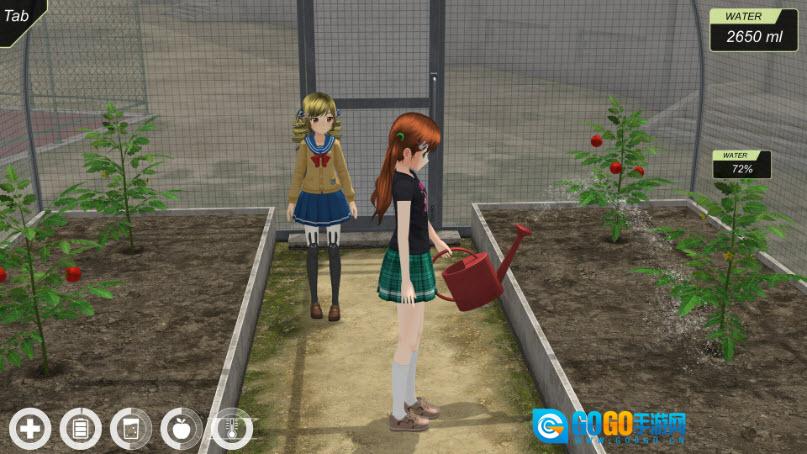
Task: Open the water glass thirst icon
Action: [131, 429]
